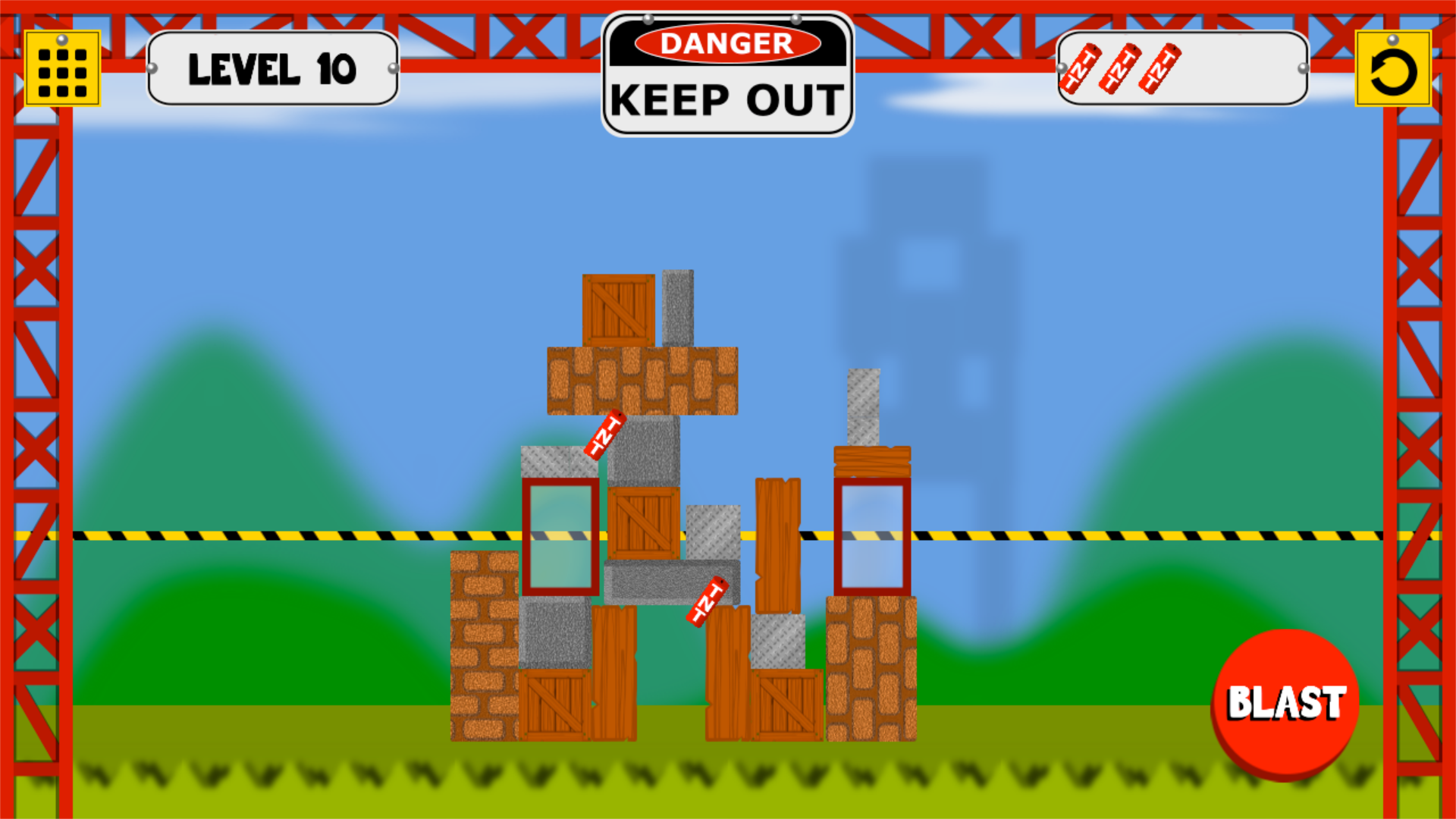Click the top wooden crate on the tower

(x=618, y=309)
